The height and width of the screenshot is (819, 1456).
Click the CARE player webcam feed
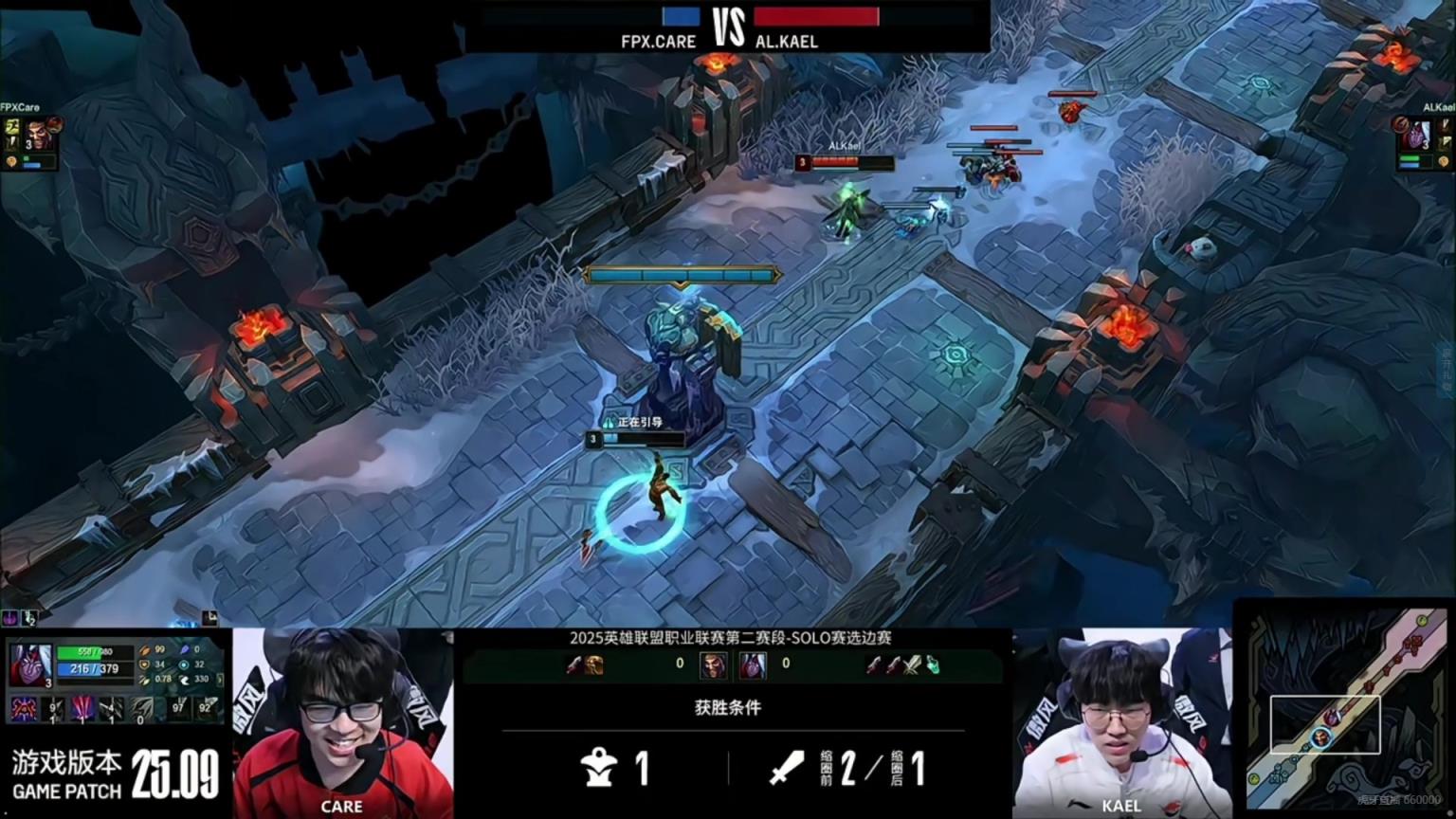(342, 722)
